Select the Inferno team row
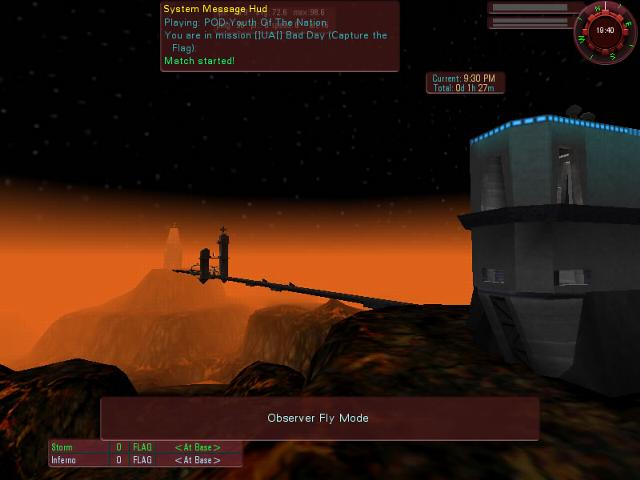Screen dimensions: 640x480 [x=146, y=460]
